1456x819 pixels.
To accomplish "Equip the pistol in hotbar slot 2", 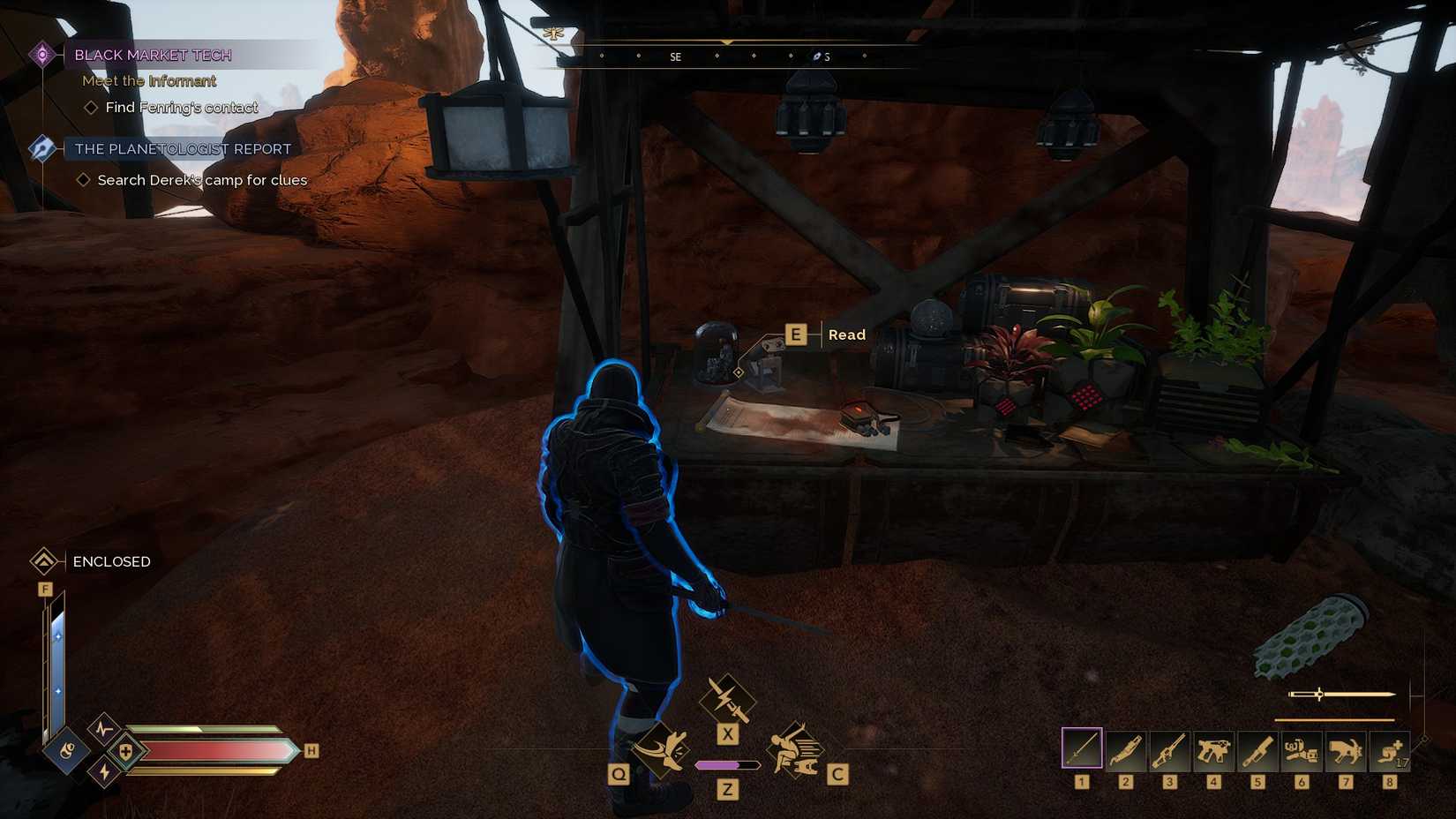I will (x=1125, y=751).
